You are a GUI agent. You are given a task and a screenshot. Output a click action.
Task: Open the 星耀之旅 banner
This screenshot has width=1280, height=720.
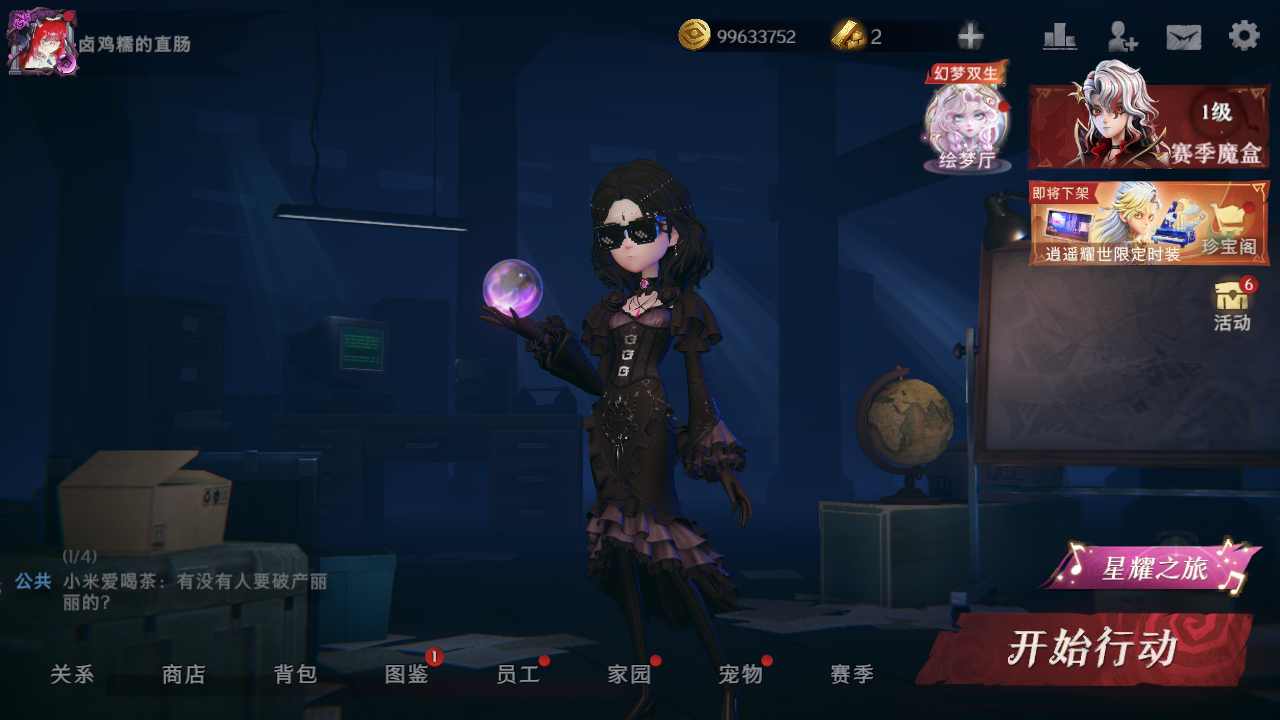tap(1152, 568)
